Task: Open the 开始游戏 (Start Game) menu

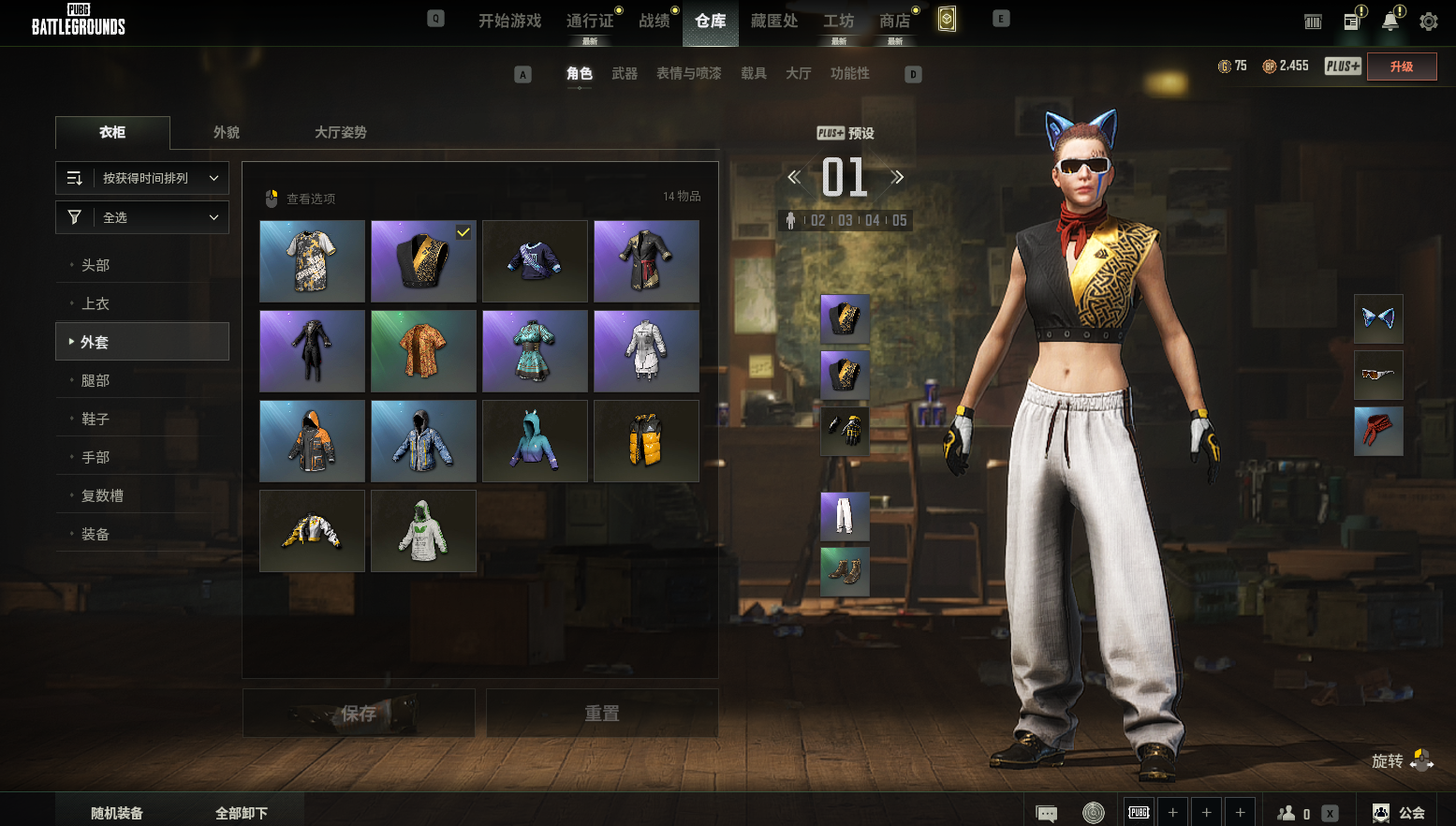Action: 509,21
